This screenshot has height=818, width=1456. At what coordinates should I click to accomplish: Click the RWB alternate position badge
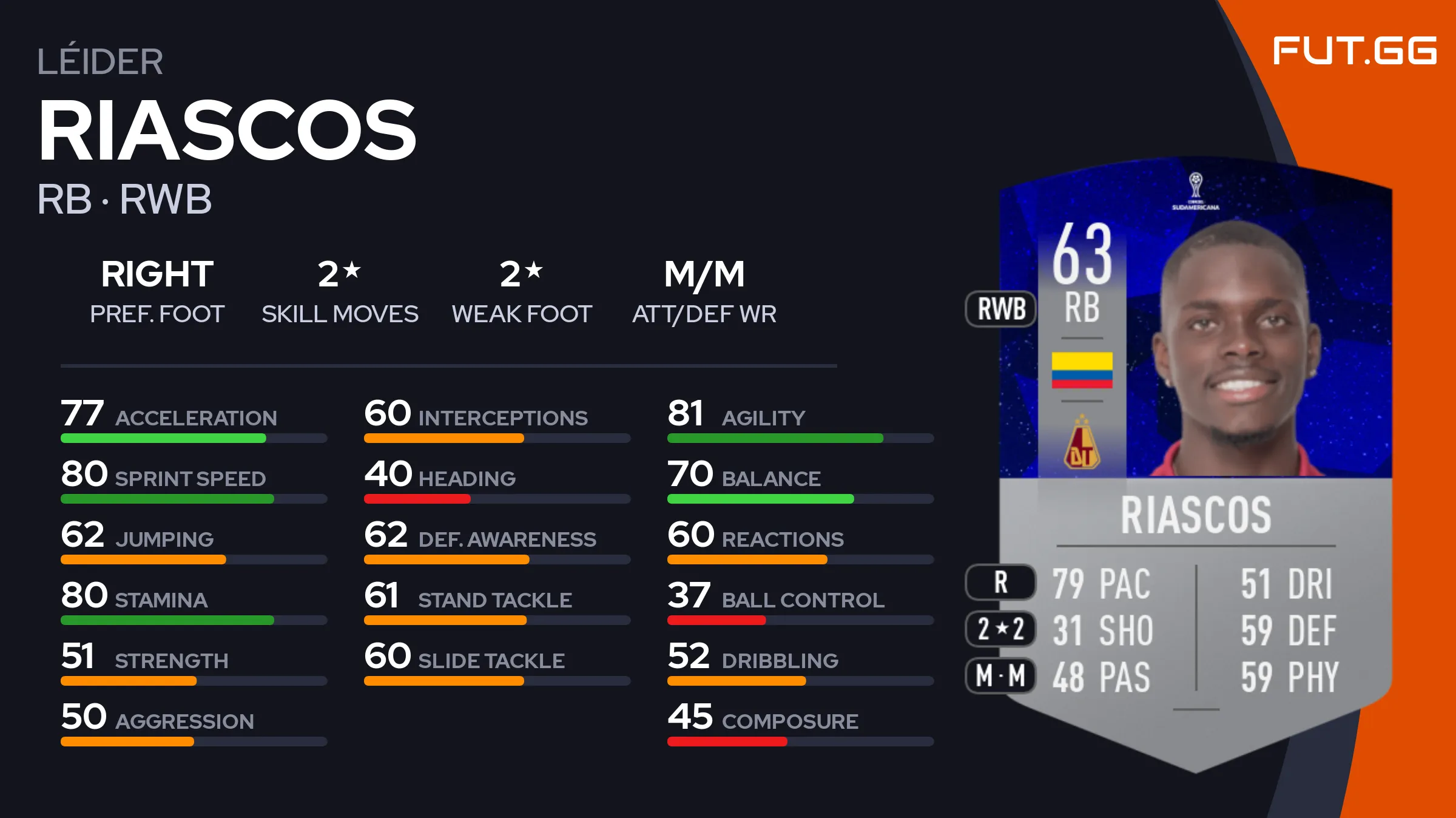(x=1001, y=309)
